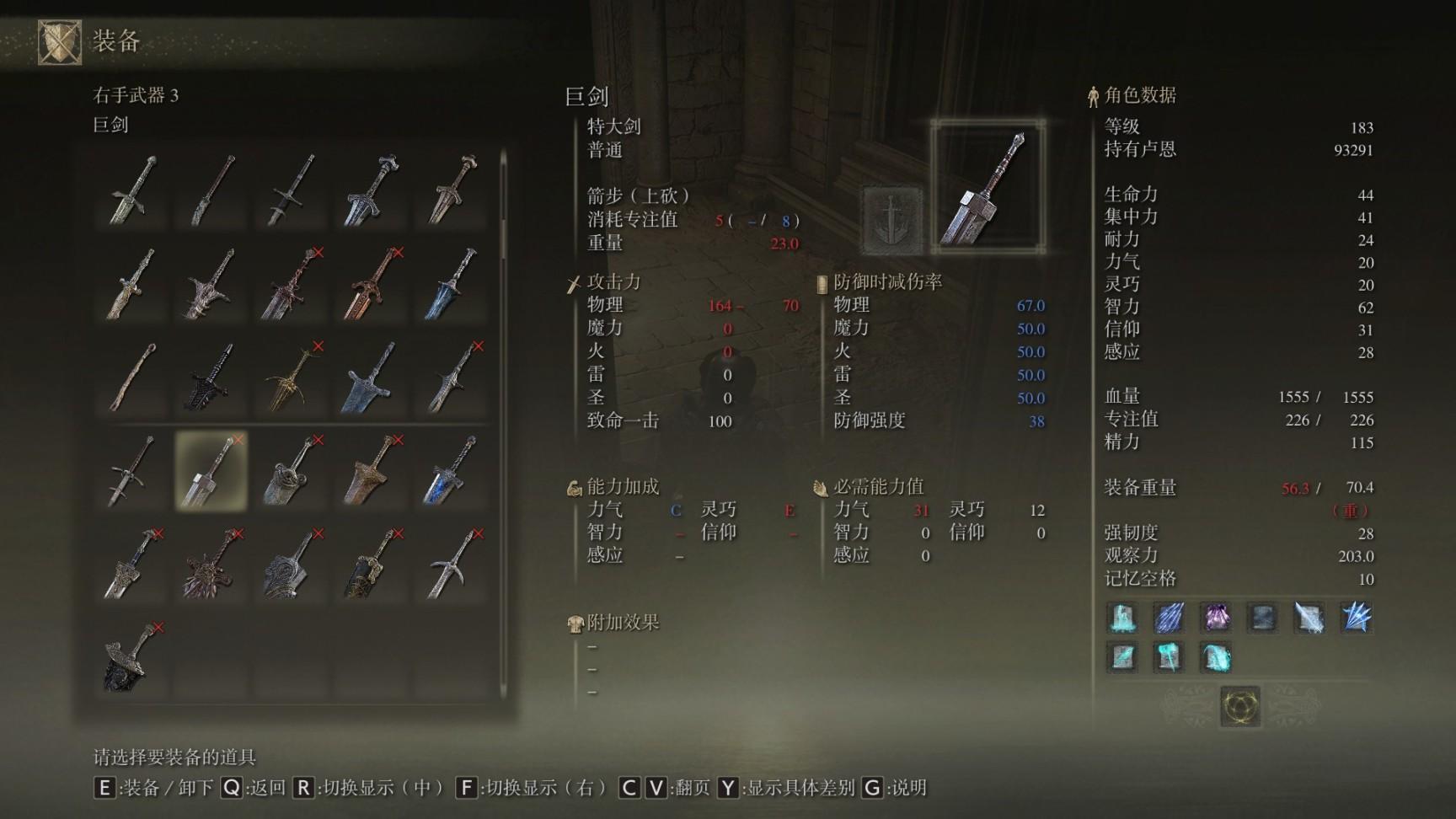
Task: Choose the spiky red Grafted Blade Greatsword
Action: tap(211, 565)
